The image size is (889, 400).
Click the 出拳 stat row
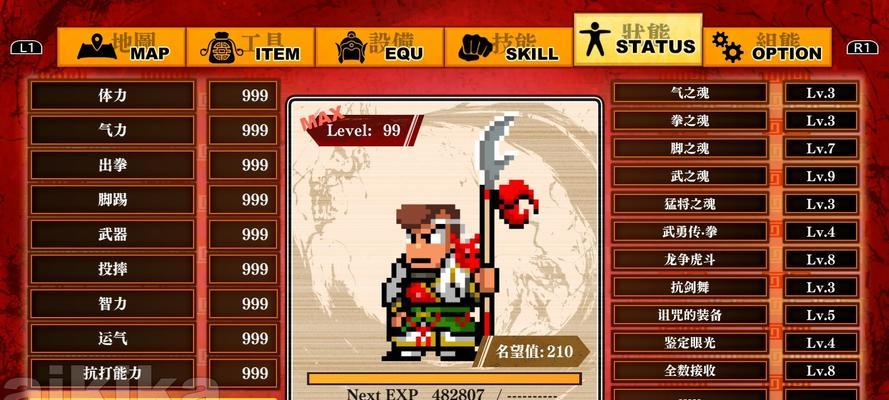112,165
